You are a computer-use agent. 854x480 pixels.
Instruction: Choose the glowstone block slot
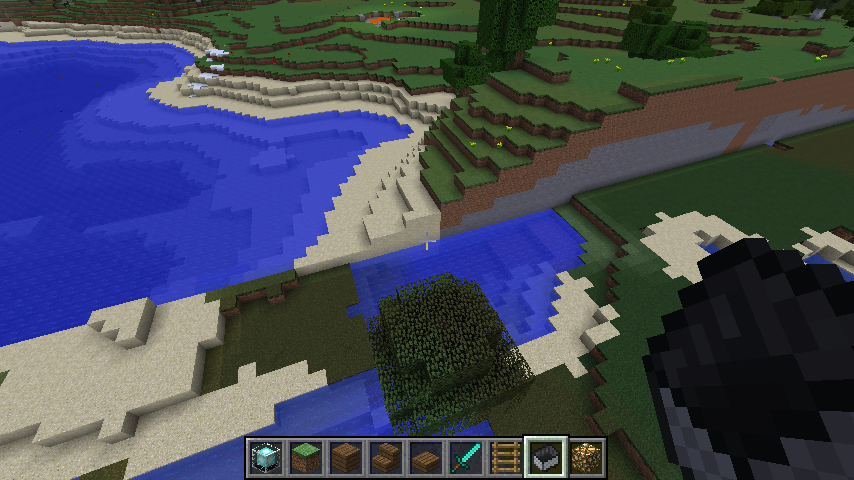586,458
